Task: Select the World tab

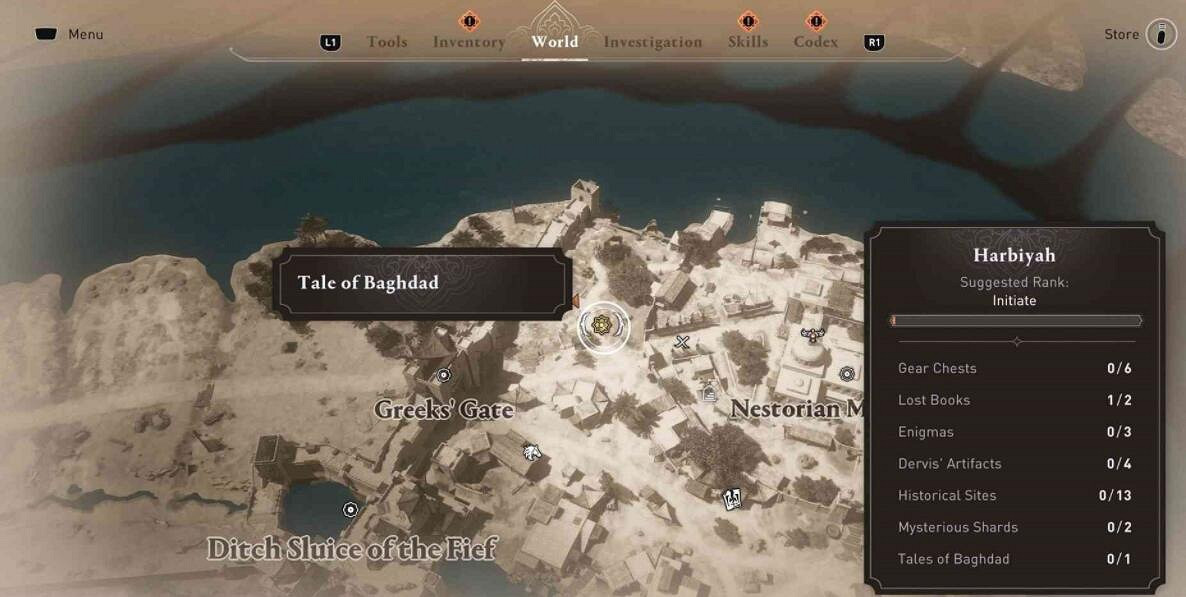Action: pyautogui.click(x=554, y=42)
